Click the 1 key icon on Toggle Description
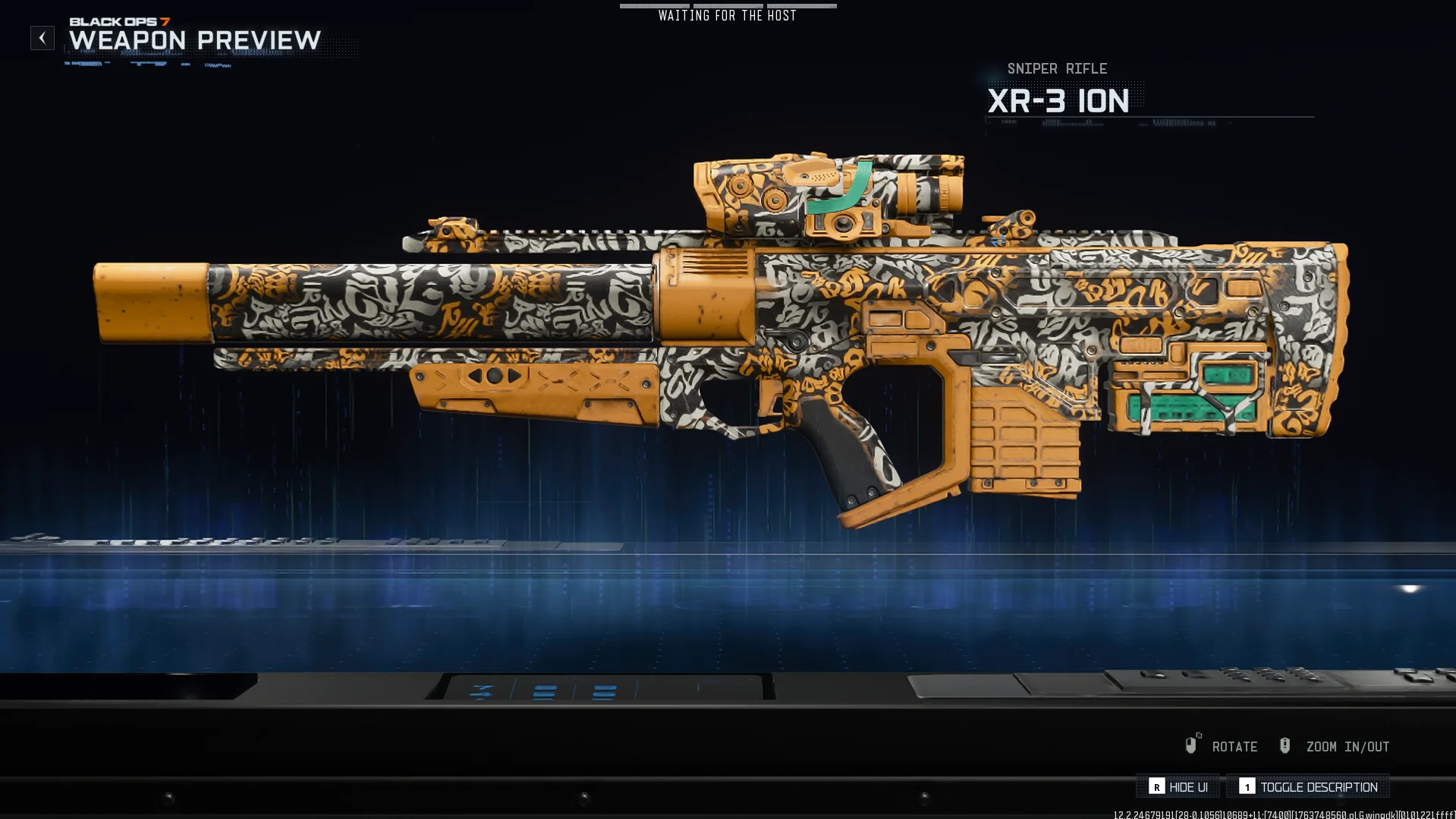 [1249, 787]
